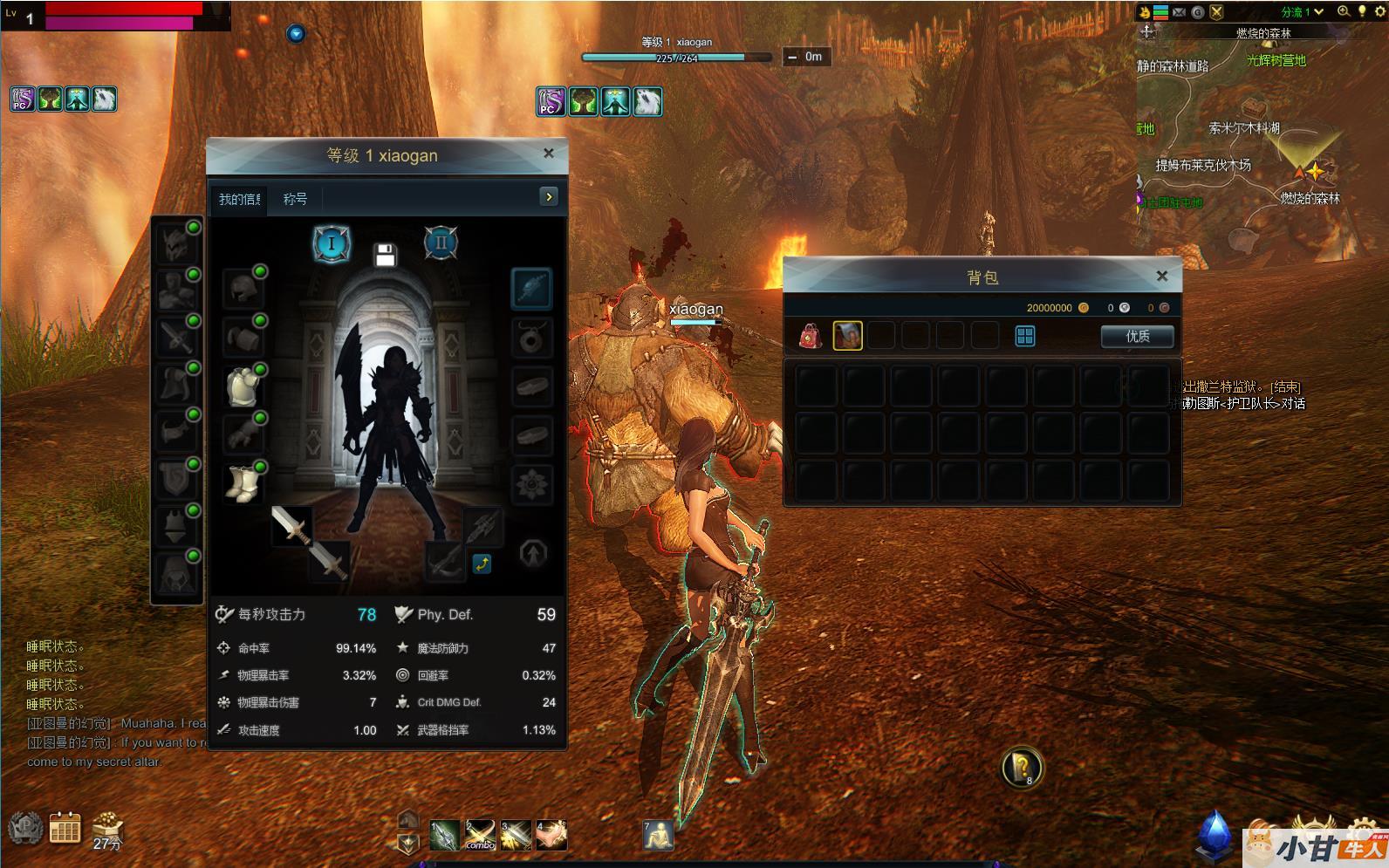This screenshot has height=868, width=1389.
Task: Save the equipment preset with floppy disk icon
Action: pos(386,255)
